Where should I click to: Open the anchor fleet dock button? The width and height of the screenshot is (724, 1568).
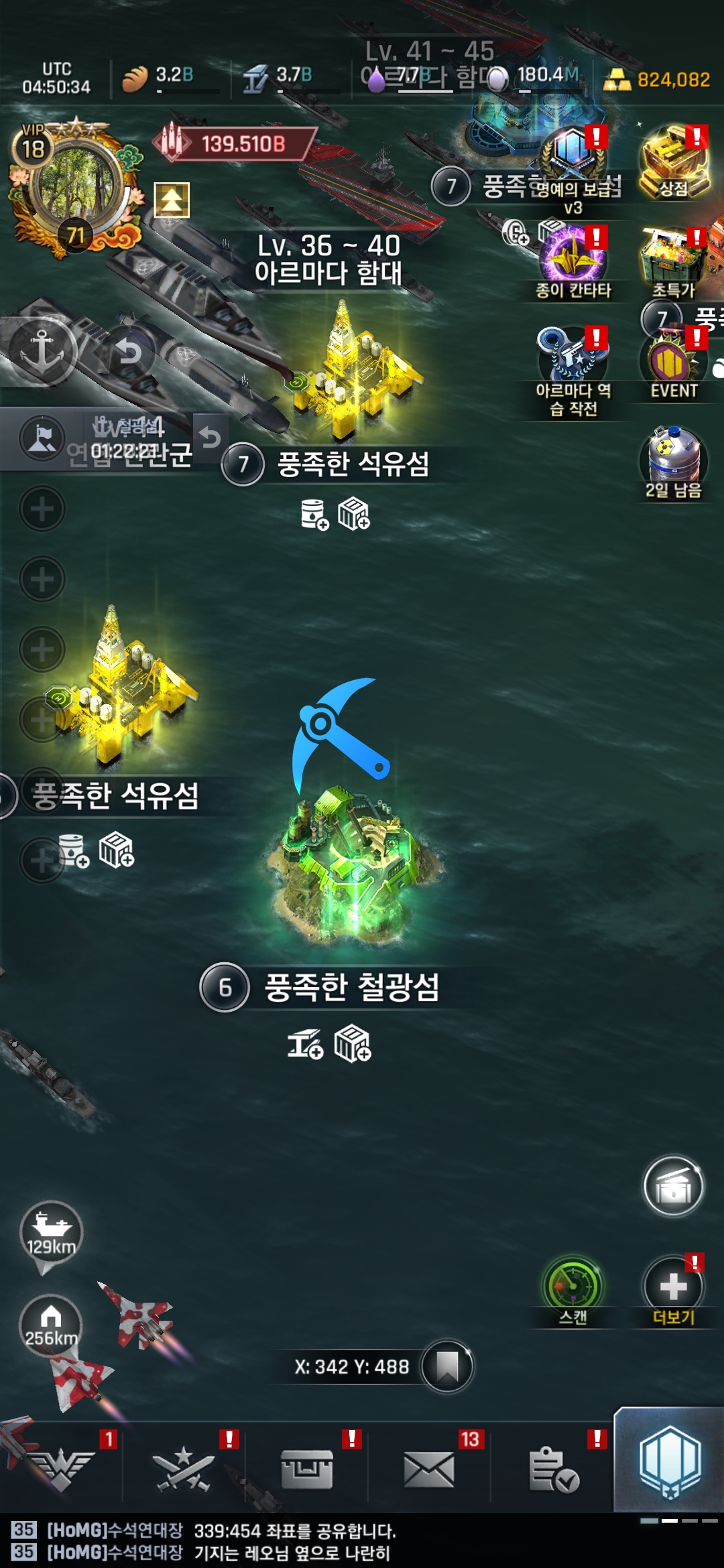[x=42, y=351]
